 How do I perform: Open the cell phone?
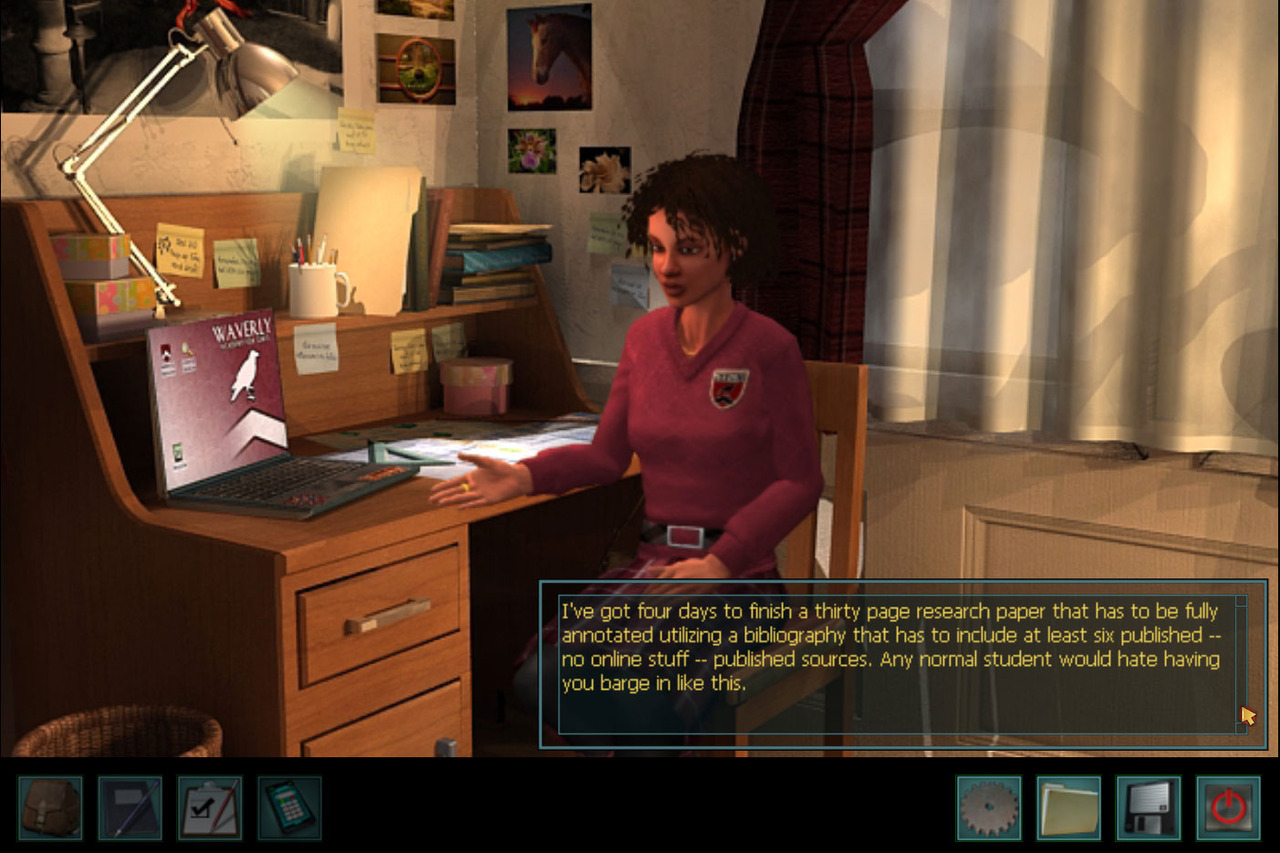click(290, 808)
